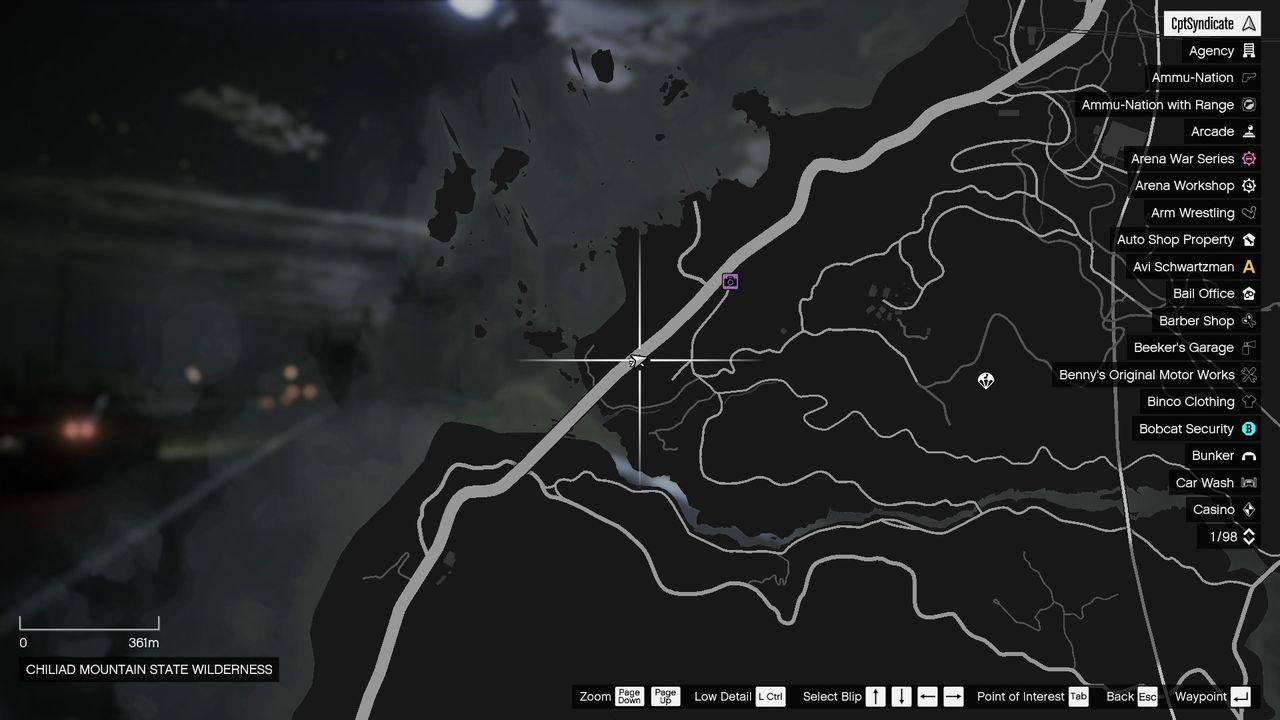1280x720 pixels.
Task: Select the Arm Wrestling hands icon
Action: [x=1247, y=212]
